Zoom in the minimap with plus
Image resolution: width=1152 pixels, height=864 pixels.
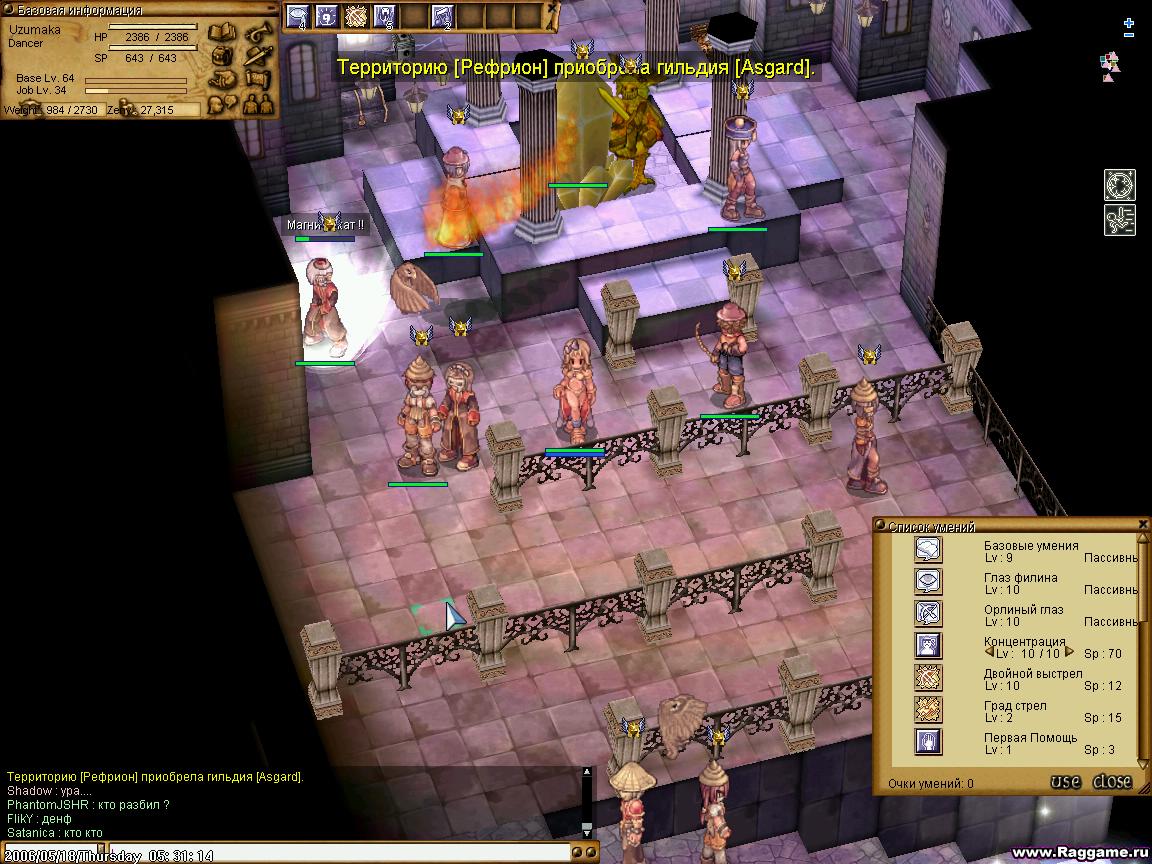(x=1129, y=22)
